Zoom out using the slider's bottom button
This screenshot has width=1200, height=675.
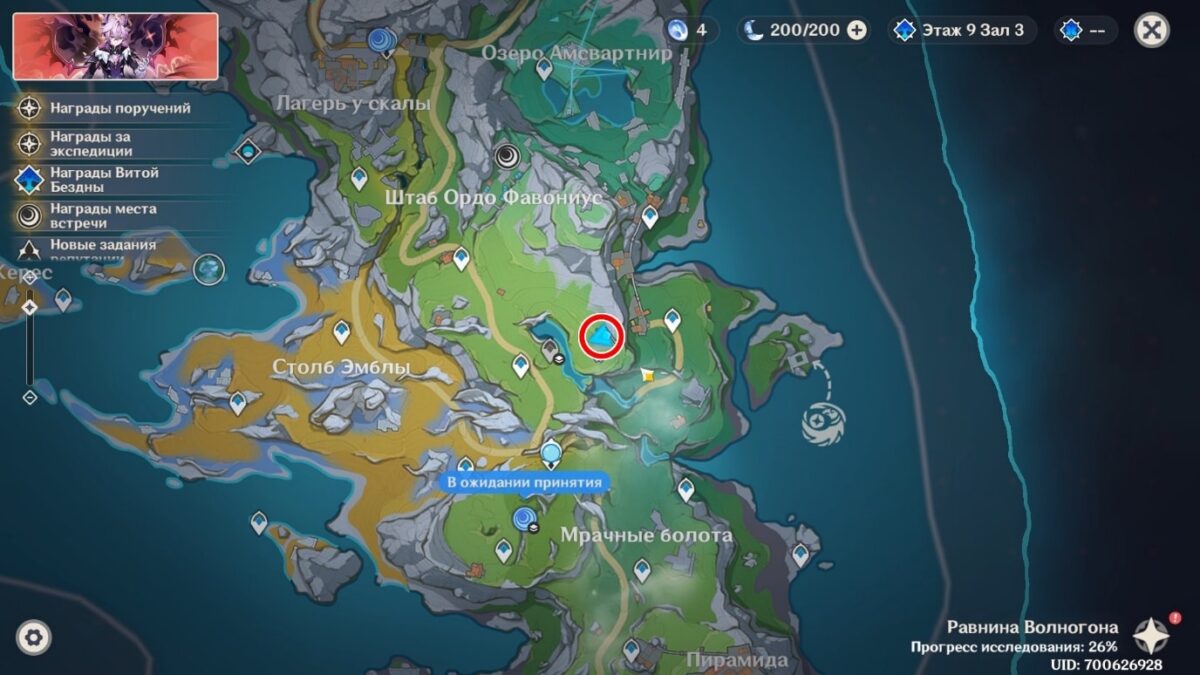click(30, 397)
